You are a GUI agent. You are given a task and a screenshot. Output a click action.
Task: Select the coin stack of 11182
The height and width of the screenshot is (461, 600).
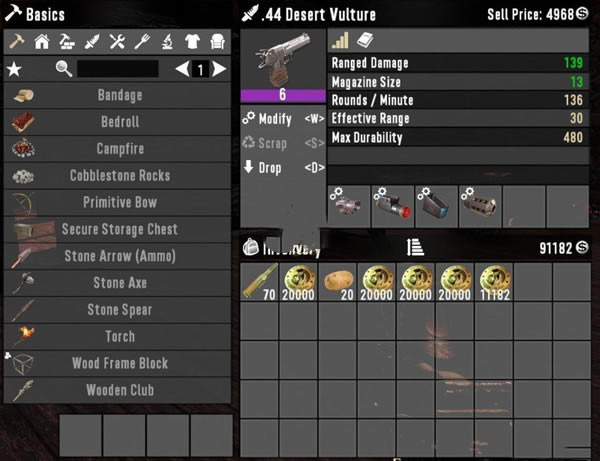[493, 284]
